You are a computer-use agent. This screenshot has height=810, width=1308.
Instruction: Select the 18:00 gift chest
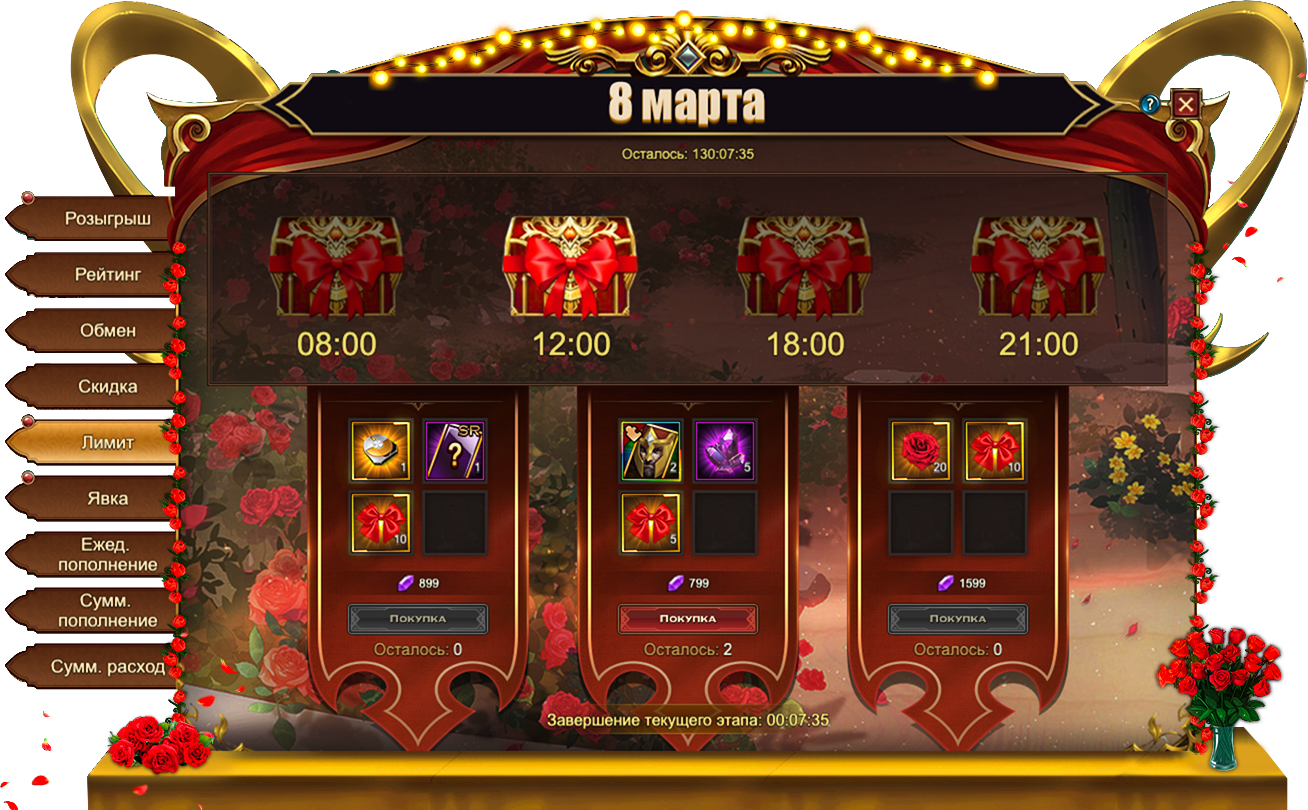pos(805,268)
